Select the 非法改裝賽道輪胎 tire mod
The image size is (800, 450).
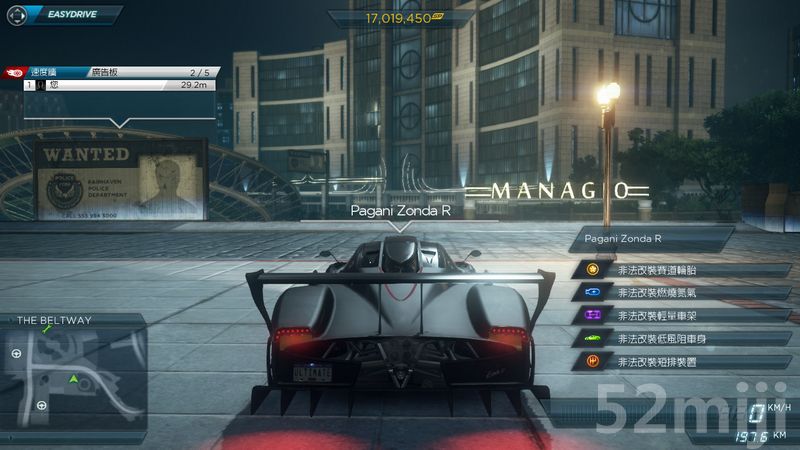pyautogui.click(x=654, y=270)
